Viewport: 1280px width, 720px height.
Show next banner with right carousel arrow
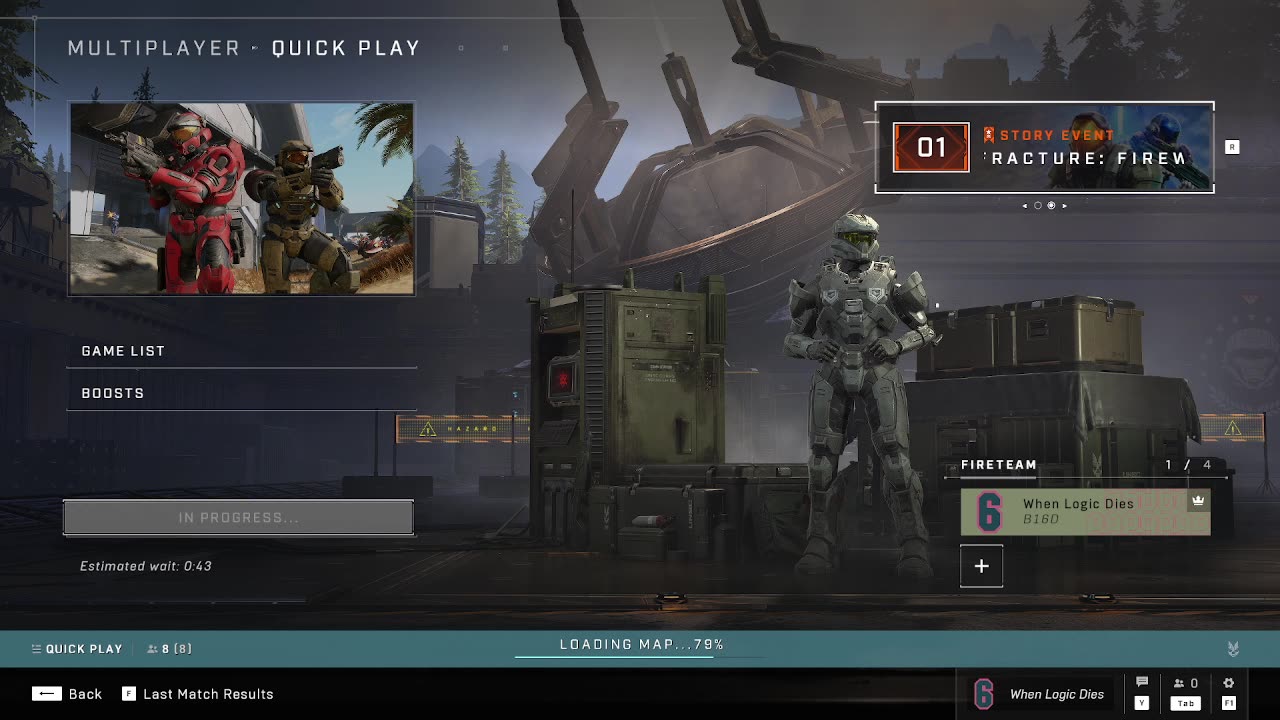tap(1064, 206)
